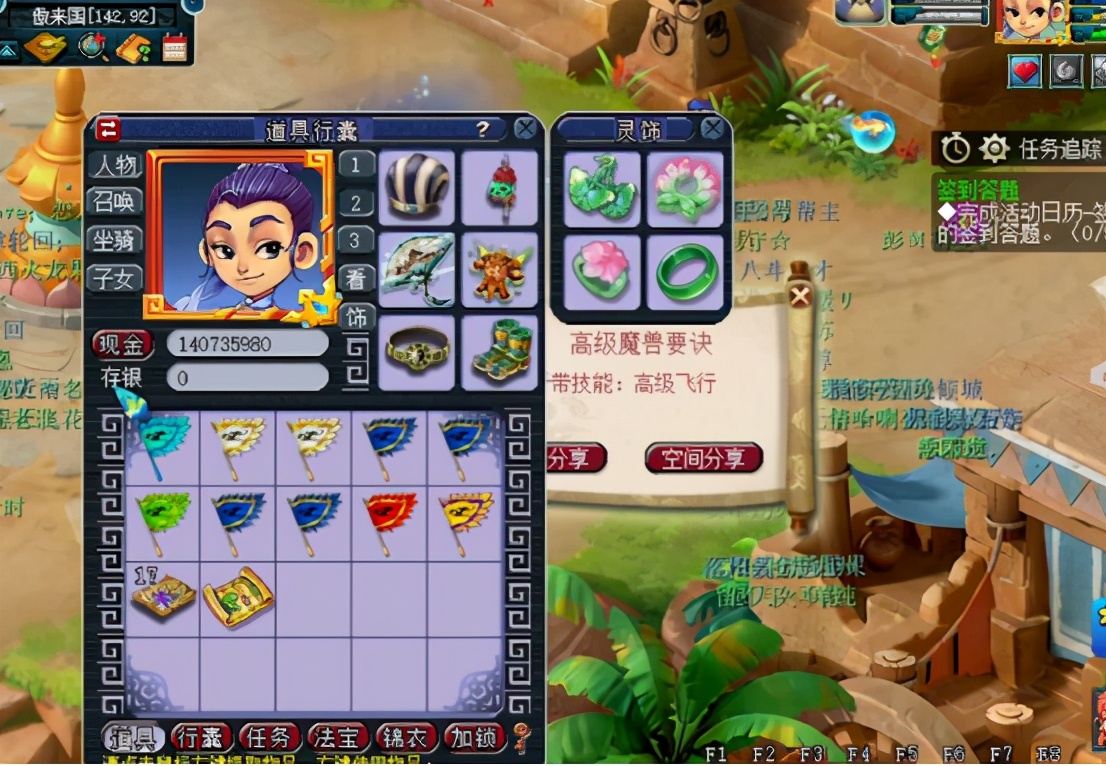Open the 坐骑 mount tab
The height and width of the screenshot is (766, 1106).
pyautogui.click(x=115, y=240)
